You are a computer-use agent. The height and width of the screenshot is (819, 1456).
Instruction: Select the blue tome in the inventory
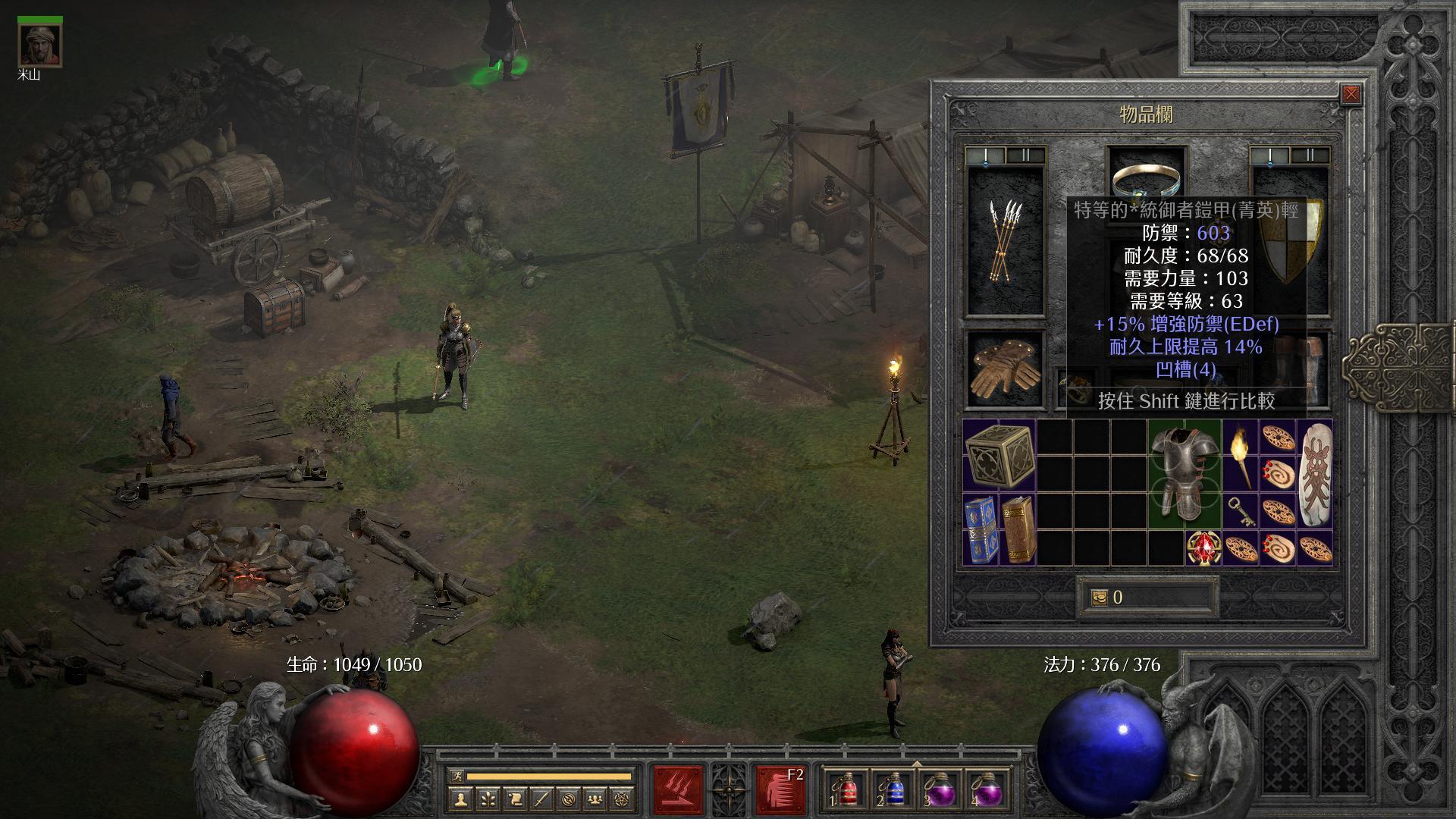[981, 529]
